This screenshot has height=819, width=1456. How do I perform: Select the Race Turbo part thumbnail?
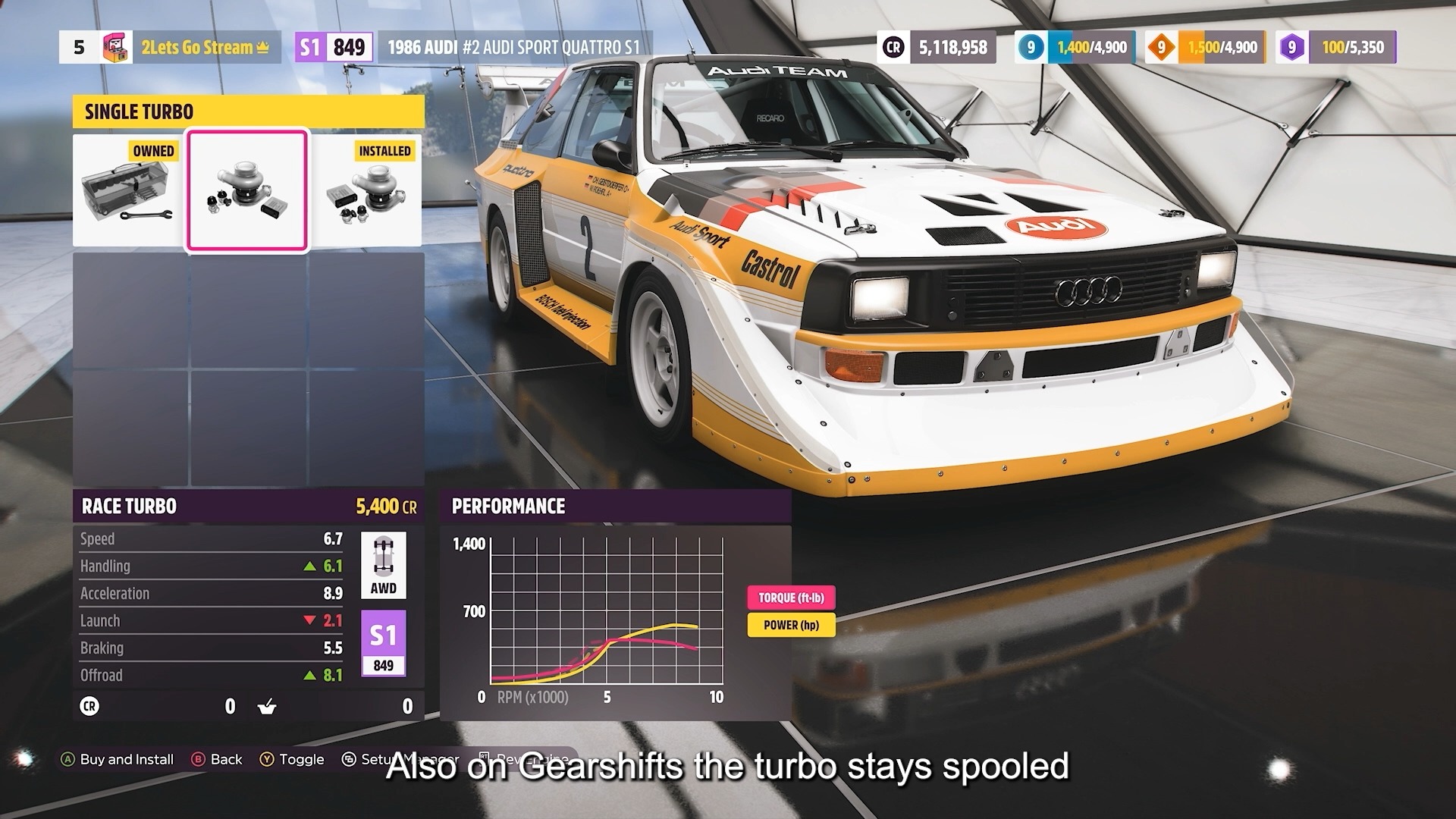[247, 188]
